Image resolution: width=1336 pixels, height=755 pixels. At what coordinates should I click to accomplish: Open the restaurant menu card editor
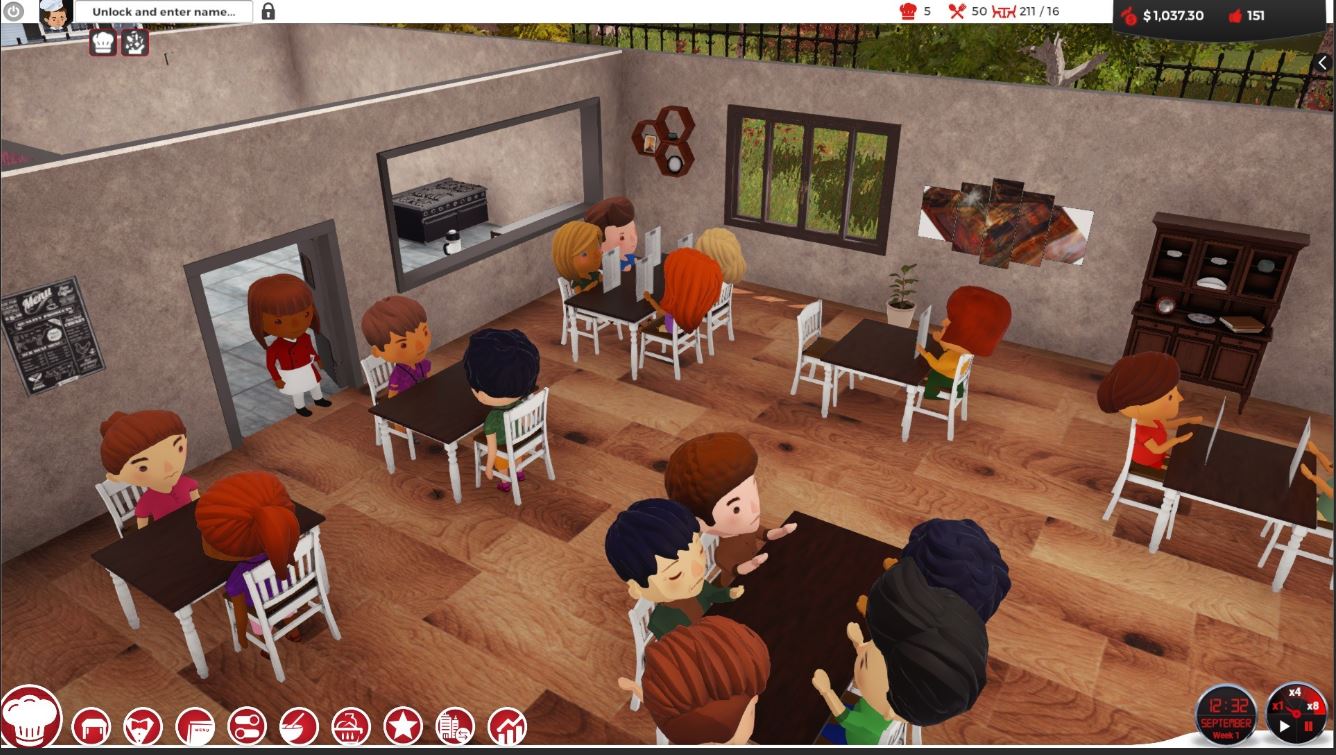(x=195, y=727)
